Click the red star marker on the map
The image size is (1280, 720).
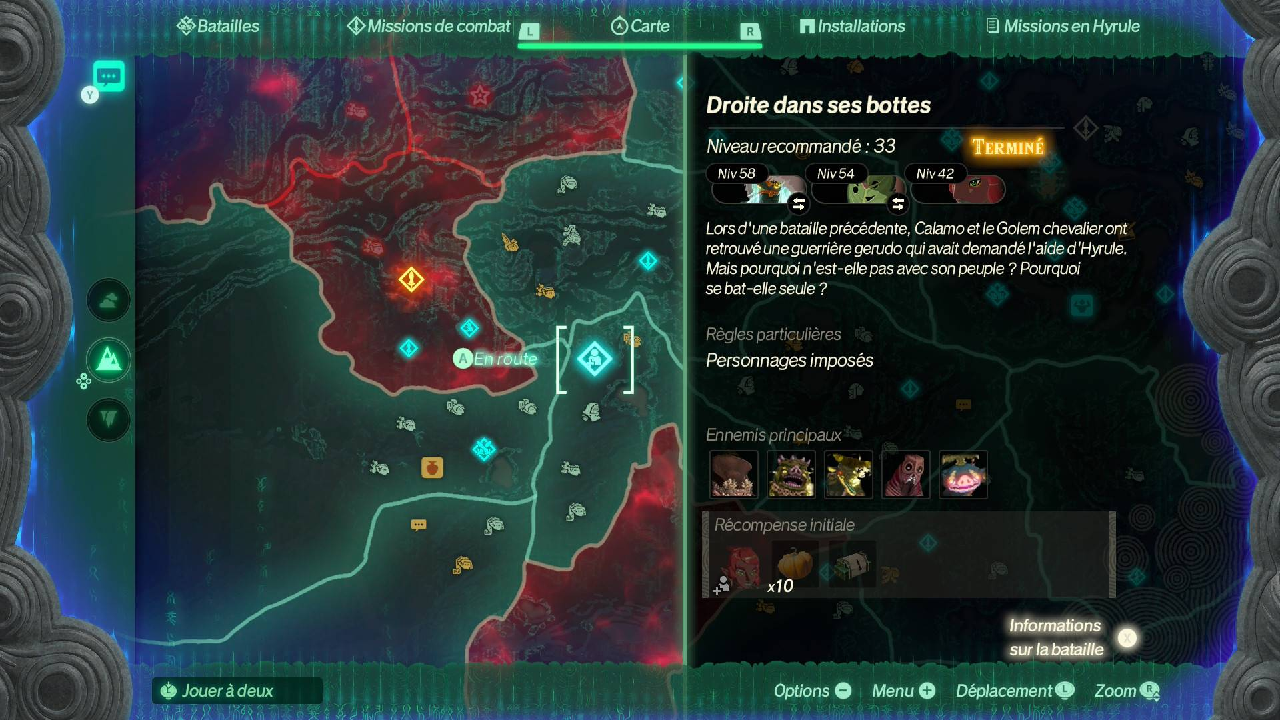(480, 96)
